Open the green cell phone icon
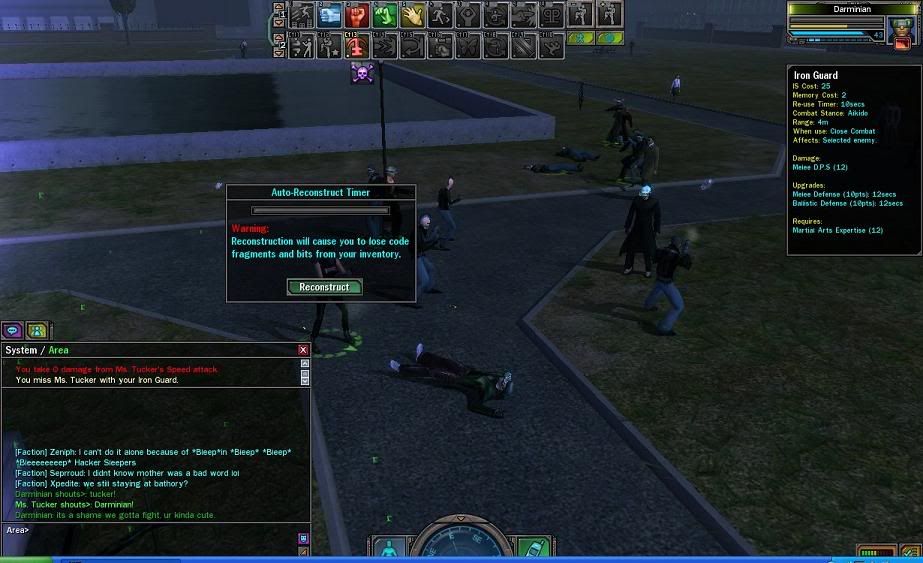The width and height of the screenshot is (923, 563). pos(531,550)
